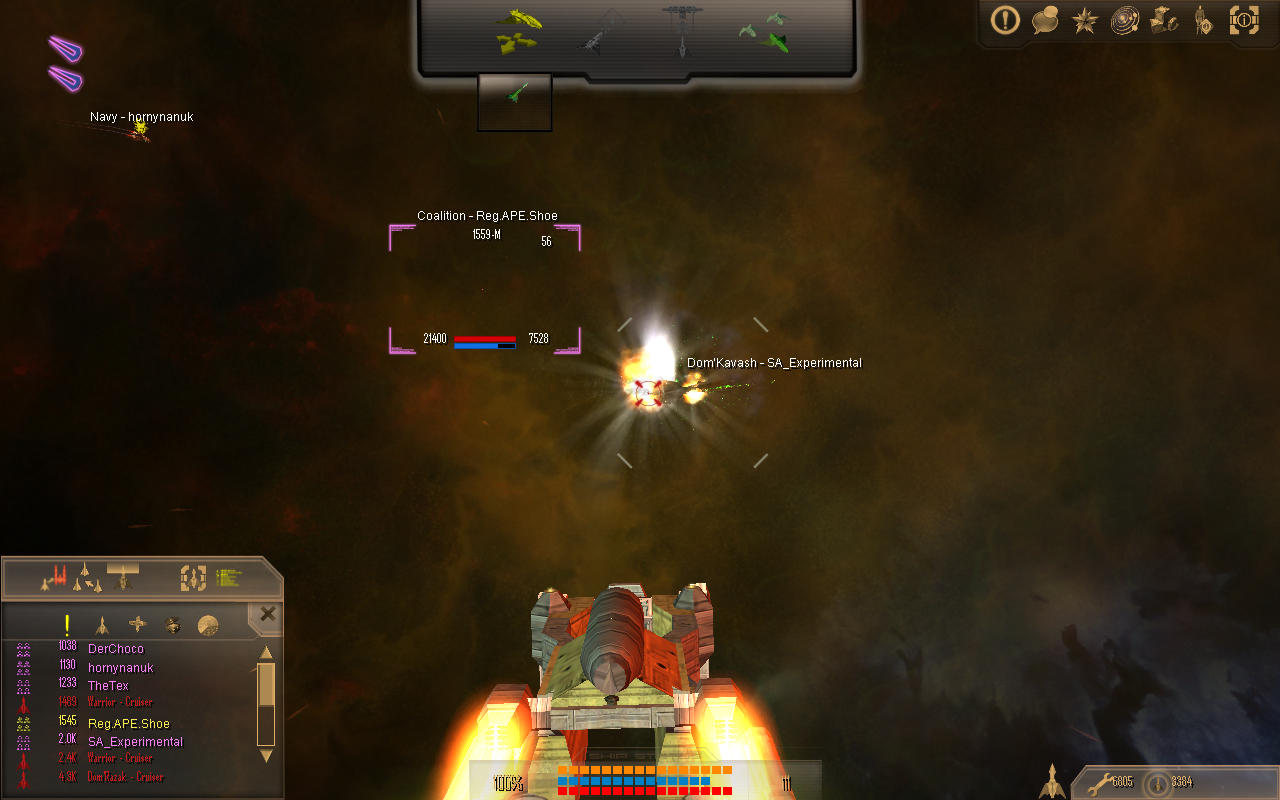The width and height of the screenshot is (1280, 800).
Task: Switch to the red highlighted ship tab in the contact toolbar
Action: tap(58, 577)
